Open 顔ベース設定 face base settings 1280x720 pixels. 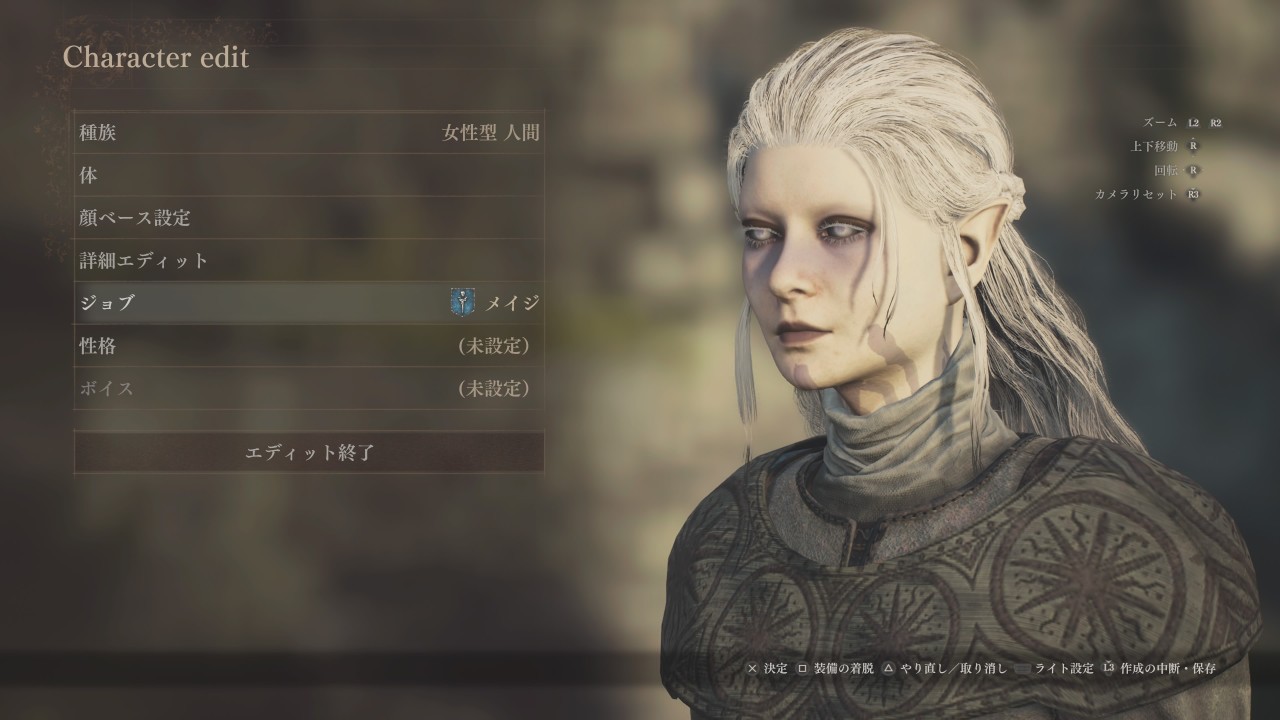pos(309,217)
